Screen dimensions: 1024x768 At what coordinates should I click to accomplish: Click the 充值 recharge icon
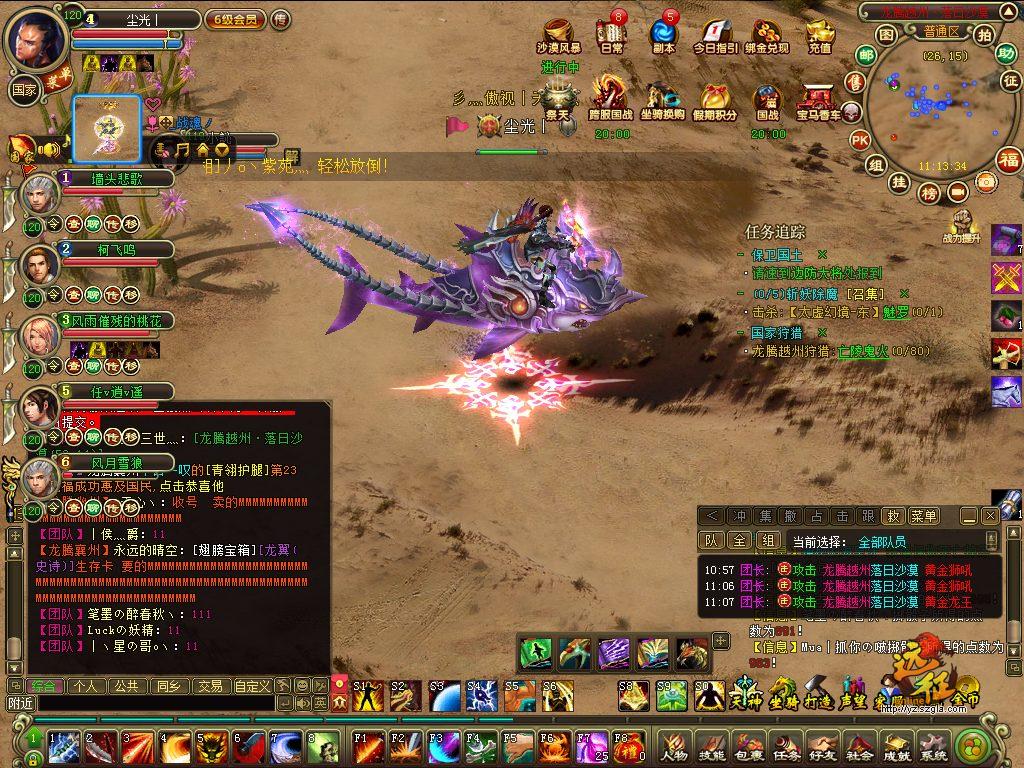pos(820,35)
